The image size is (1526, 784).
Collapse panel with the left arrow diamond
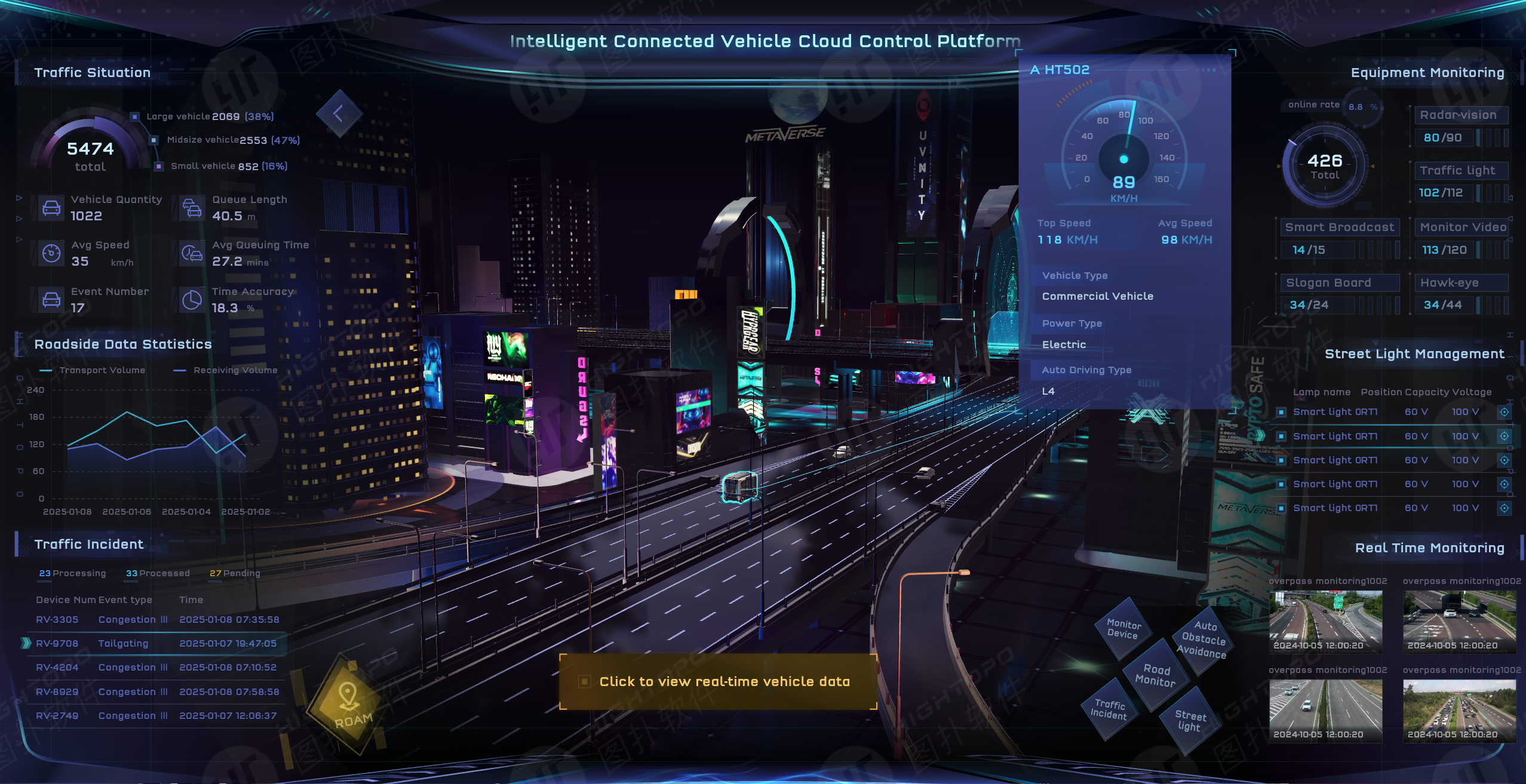click(339, 113)
